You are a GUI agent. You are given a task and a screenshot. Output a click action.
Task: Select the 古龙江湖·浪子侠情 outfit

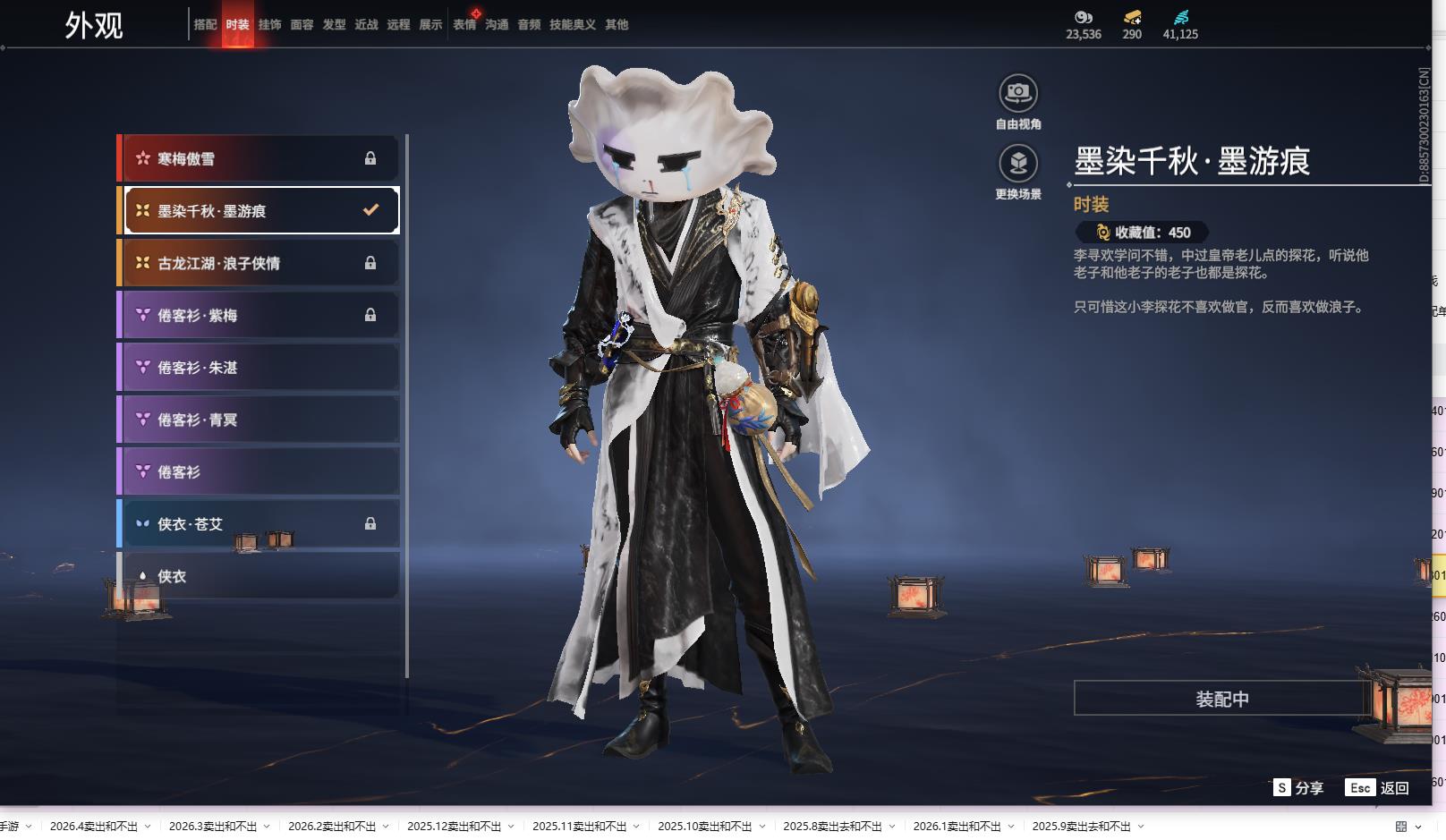(259, 263)
